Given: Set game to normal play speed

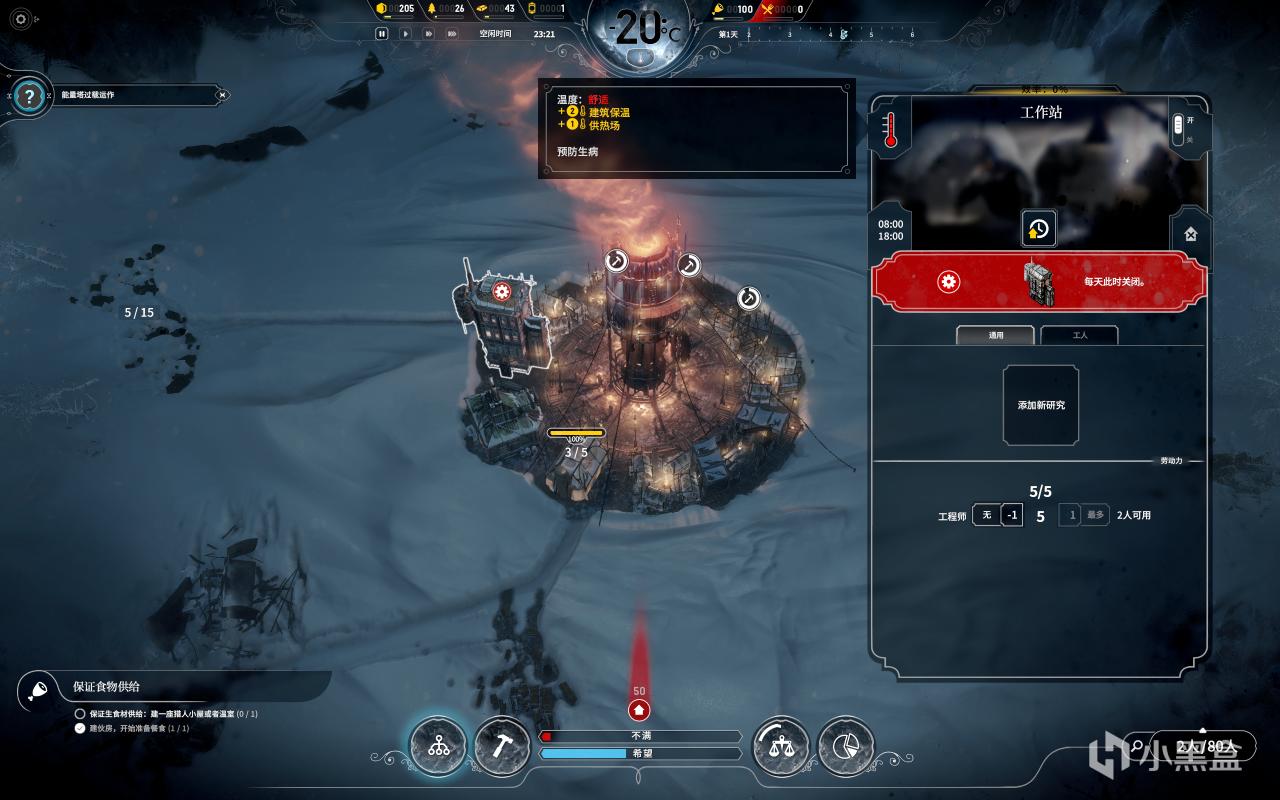Looking at the screenshot, I should pos(405,33).
